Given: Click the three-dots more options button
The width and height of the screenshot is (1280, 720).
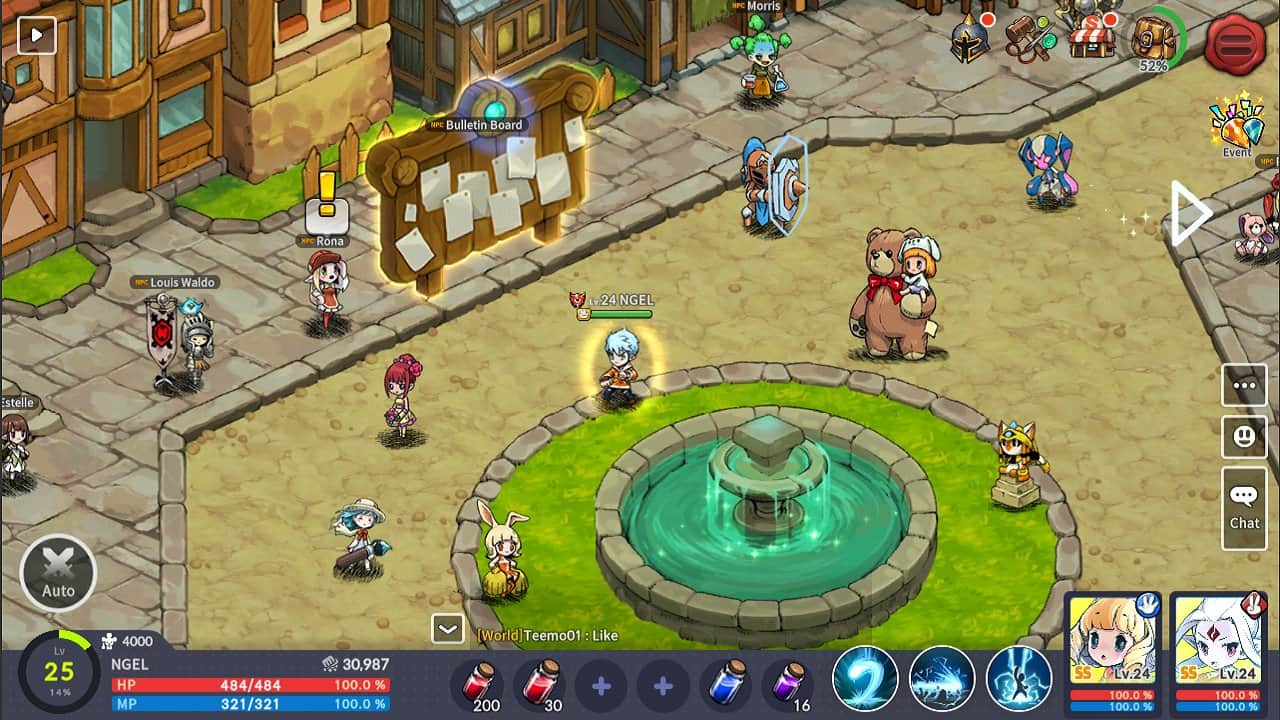Looking at the screenshot, I should tap(1244, 385).
